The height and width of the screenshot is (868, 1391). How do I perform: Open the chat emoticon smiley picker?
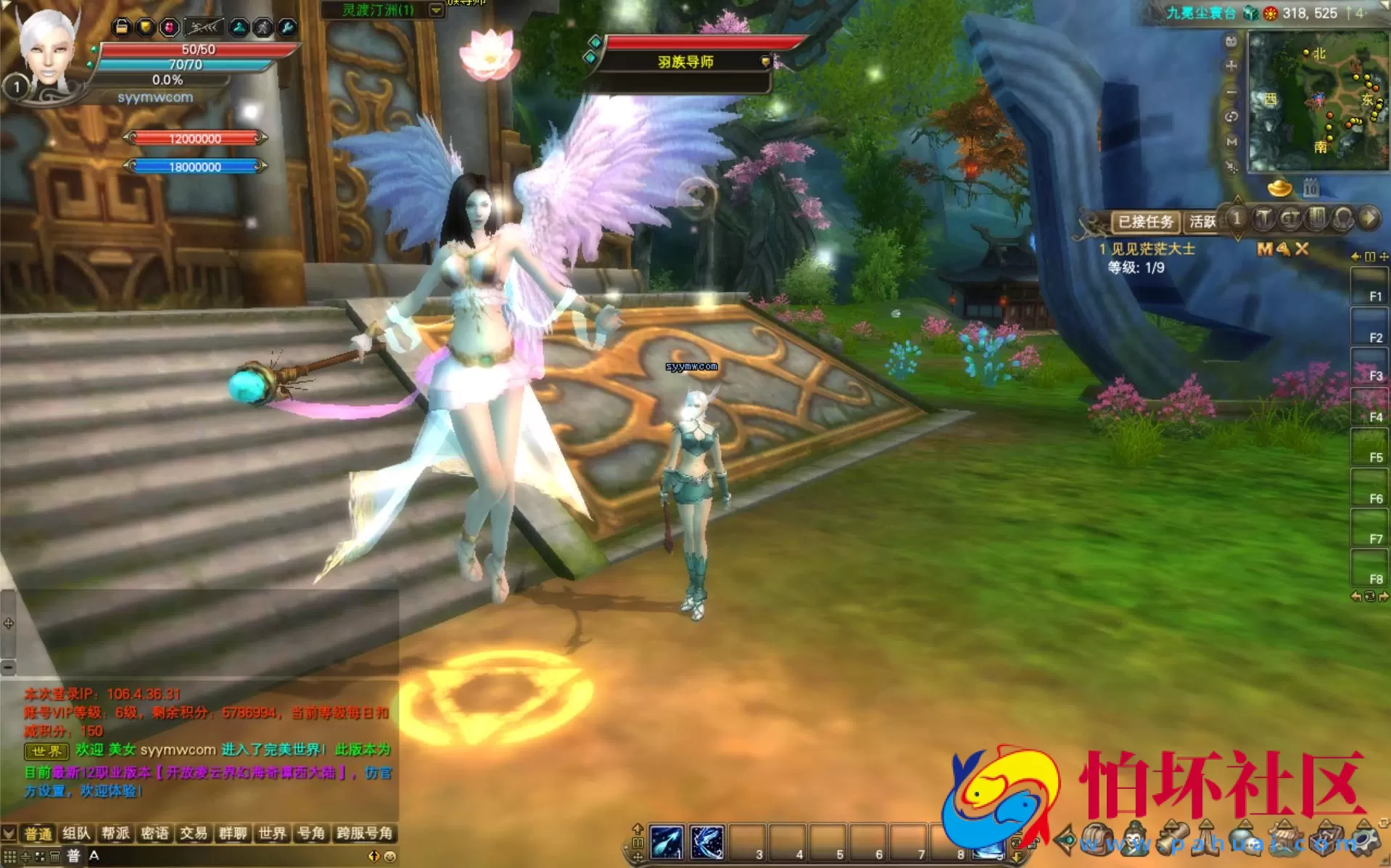coord(390,856)
